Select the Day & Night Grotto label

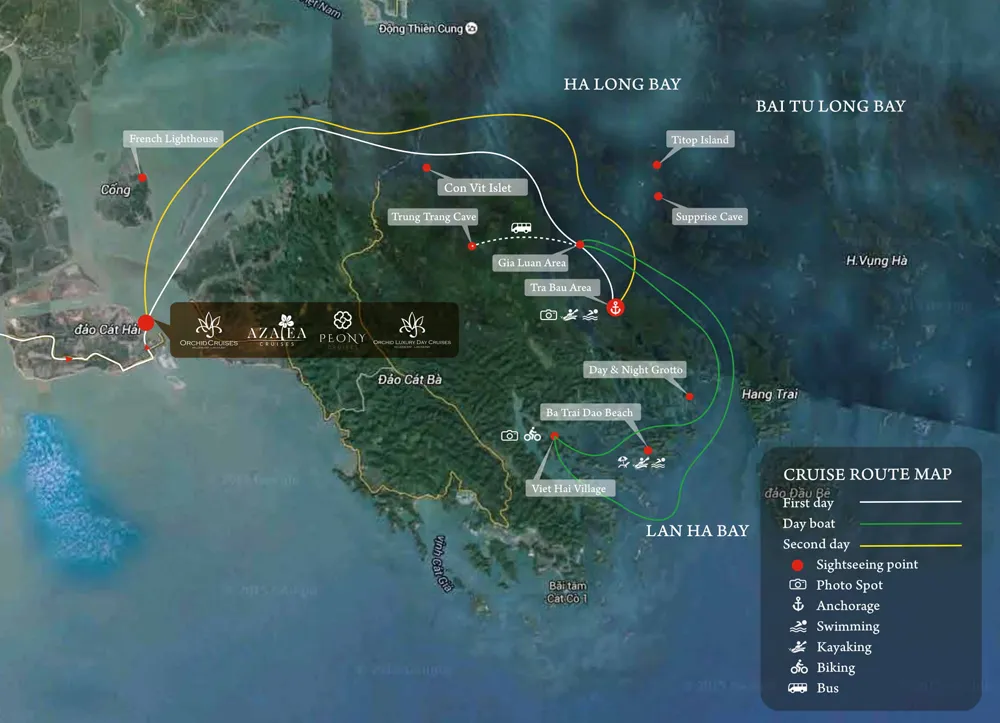point(636,370)
